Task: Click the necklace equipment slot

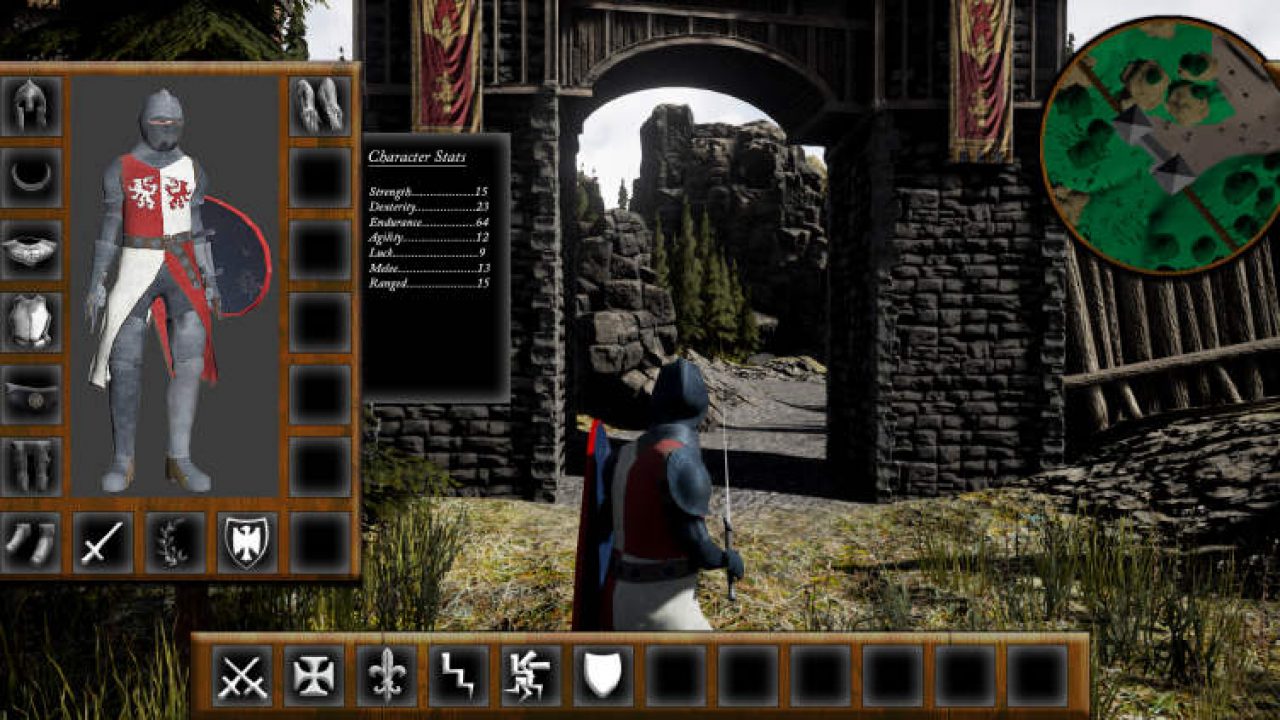Action: pyautogui.click(x=31, y=177)
